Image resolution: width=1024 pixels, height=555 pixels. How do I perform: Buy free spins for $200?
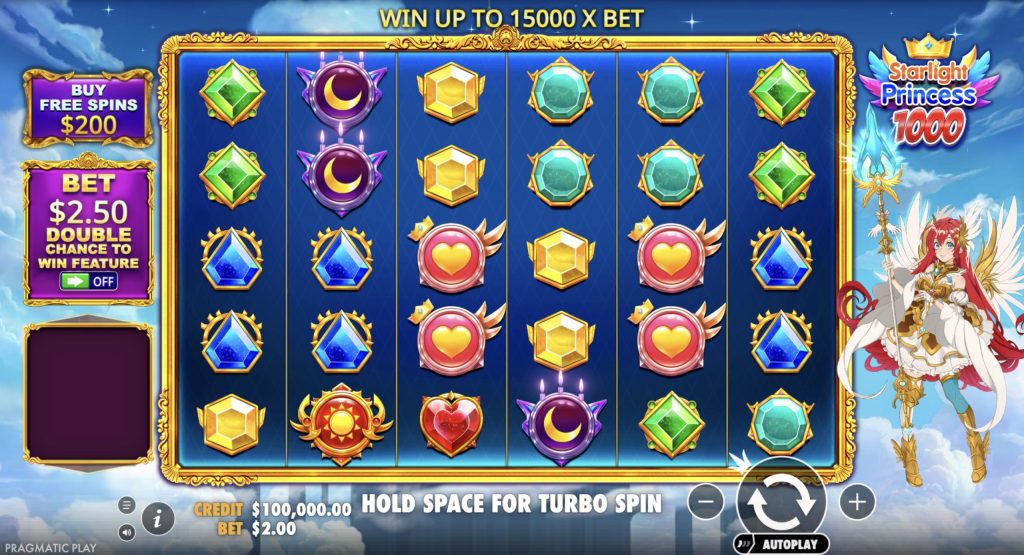click(x=88, y=107)
